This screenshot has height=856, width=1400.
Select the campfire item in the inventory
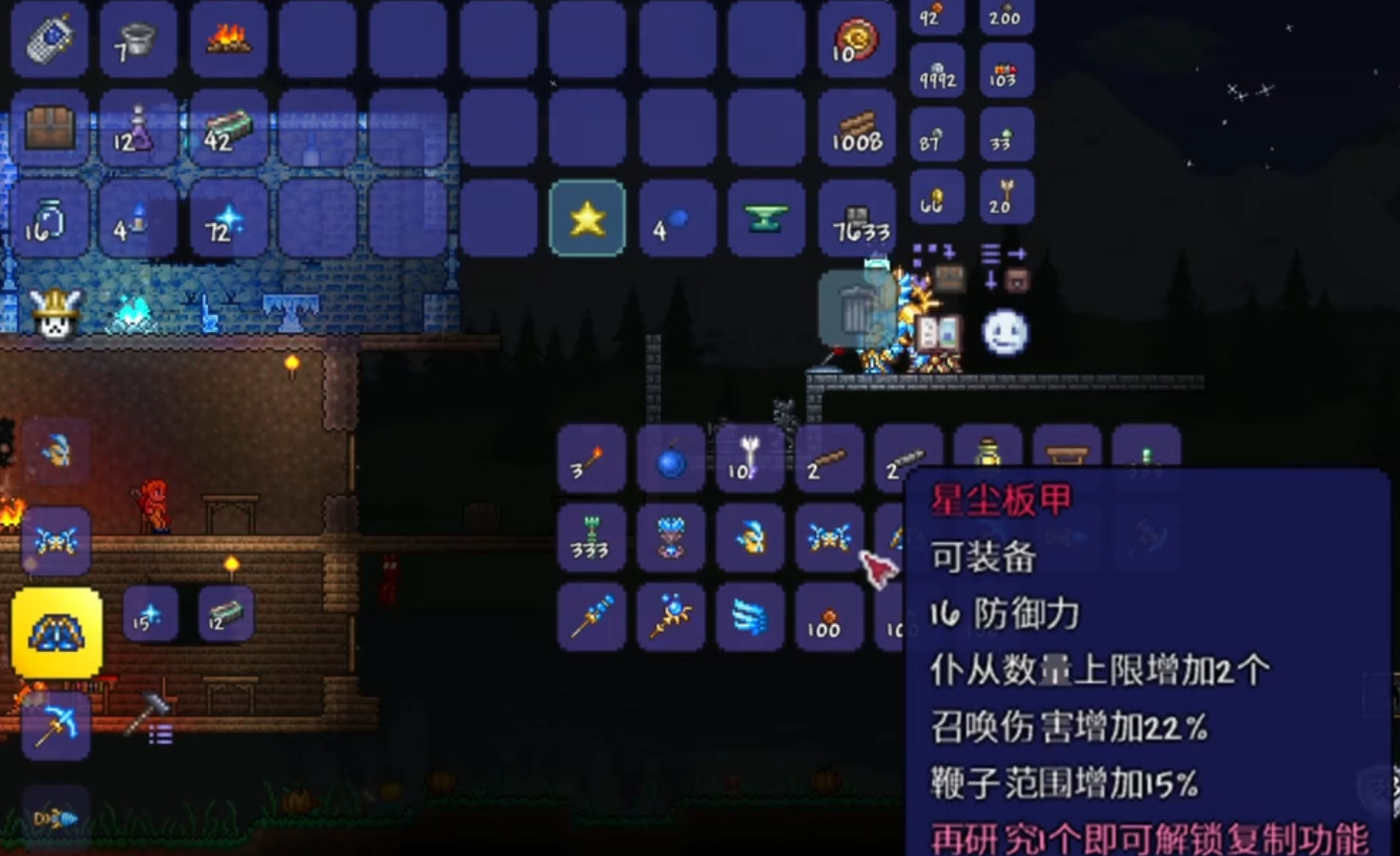pyautogui.click(x=229, y=40)
